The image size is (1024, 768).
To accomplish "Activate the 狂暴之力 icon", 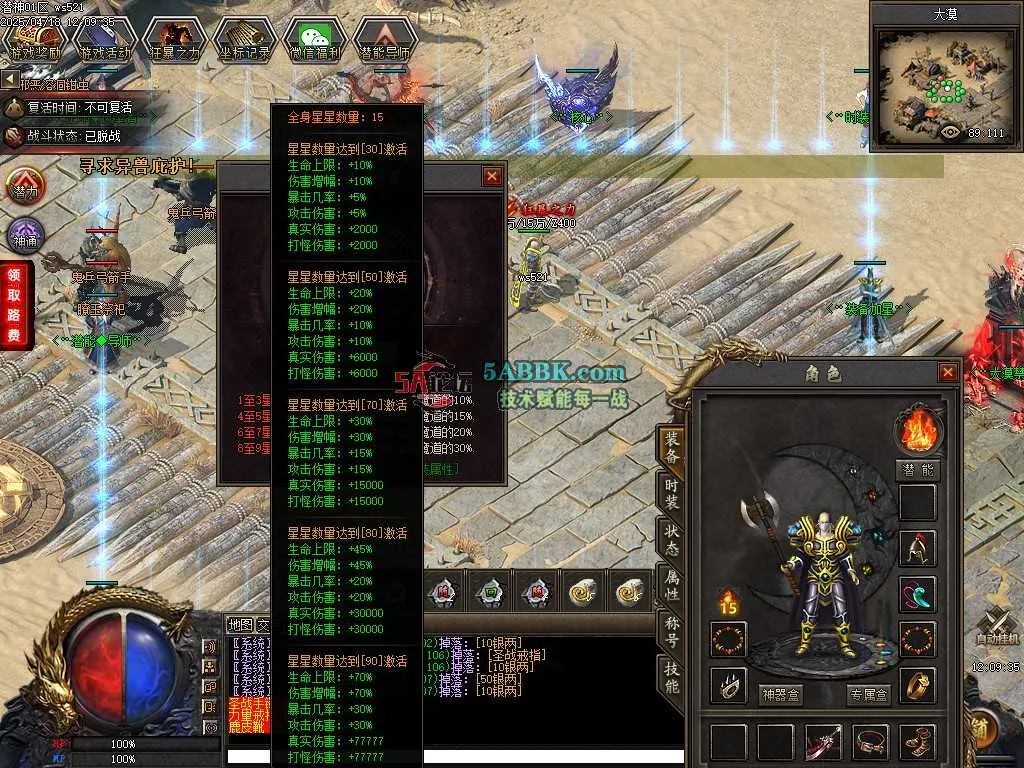I will (x=176, y=40).
